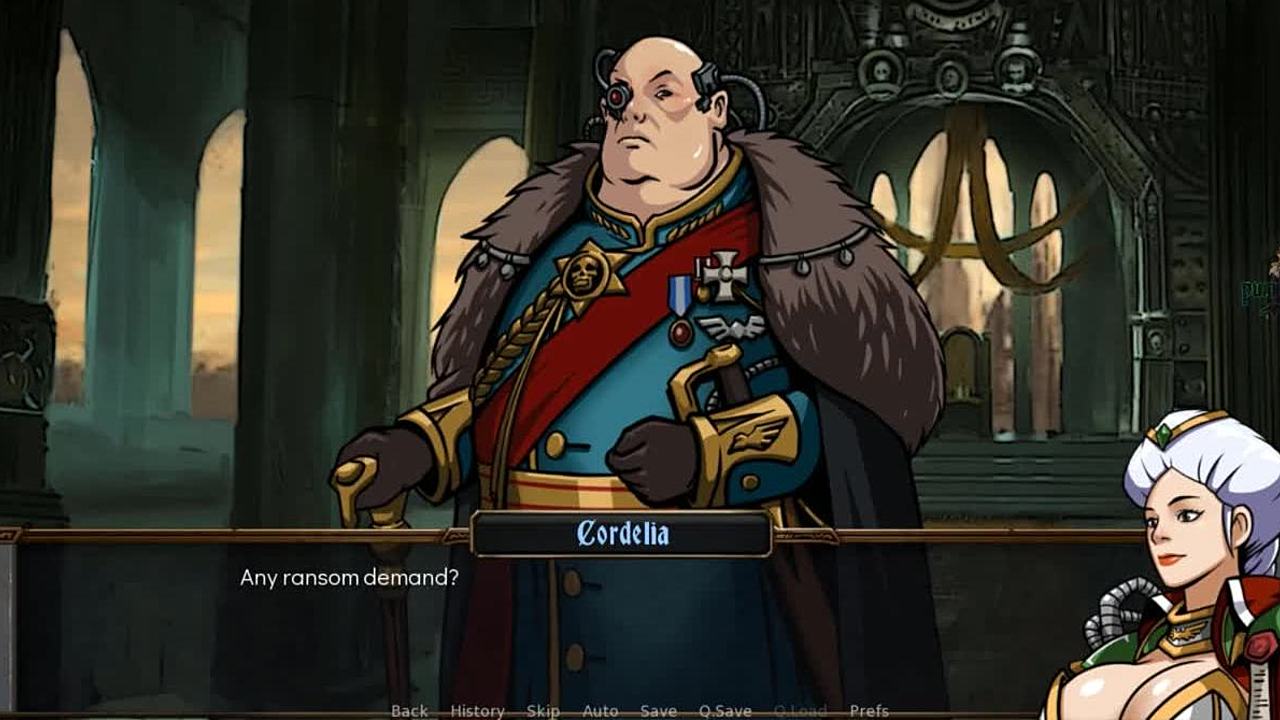
Task: Open the Save menu
Action: pyautogui.click(x=658, y=711)
